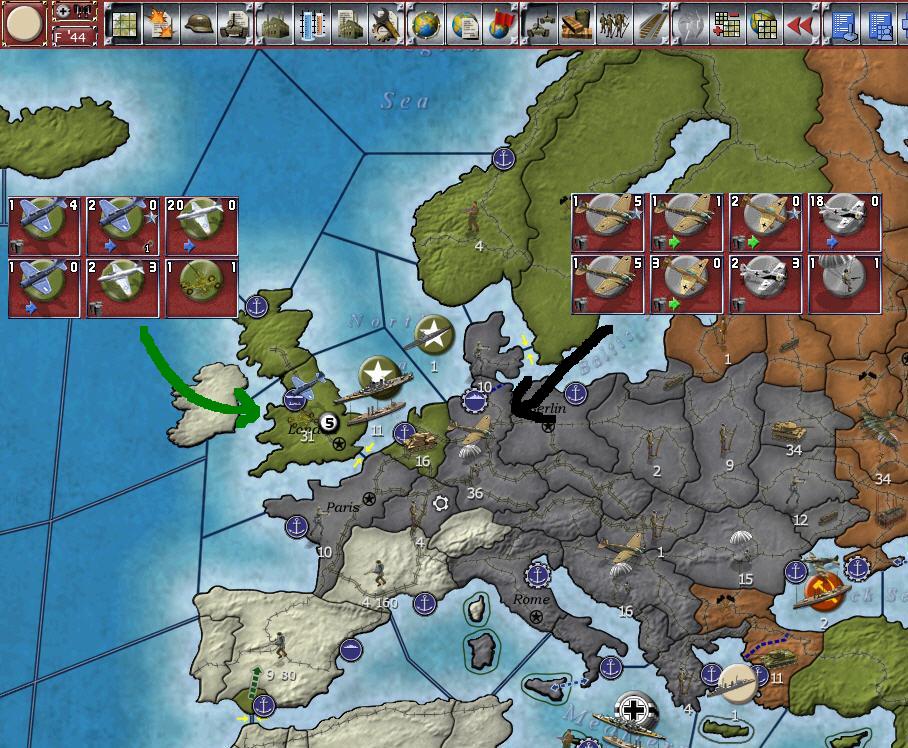Show the bar chart statistics icon
This screenshot has height=748, width=908.
coord(312,23)
